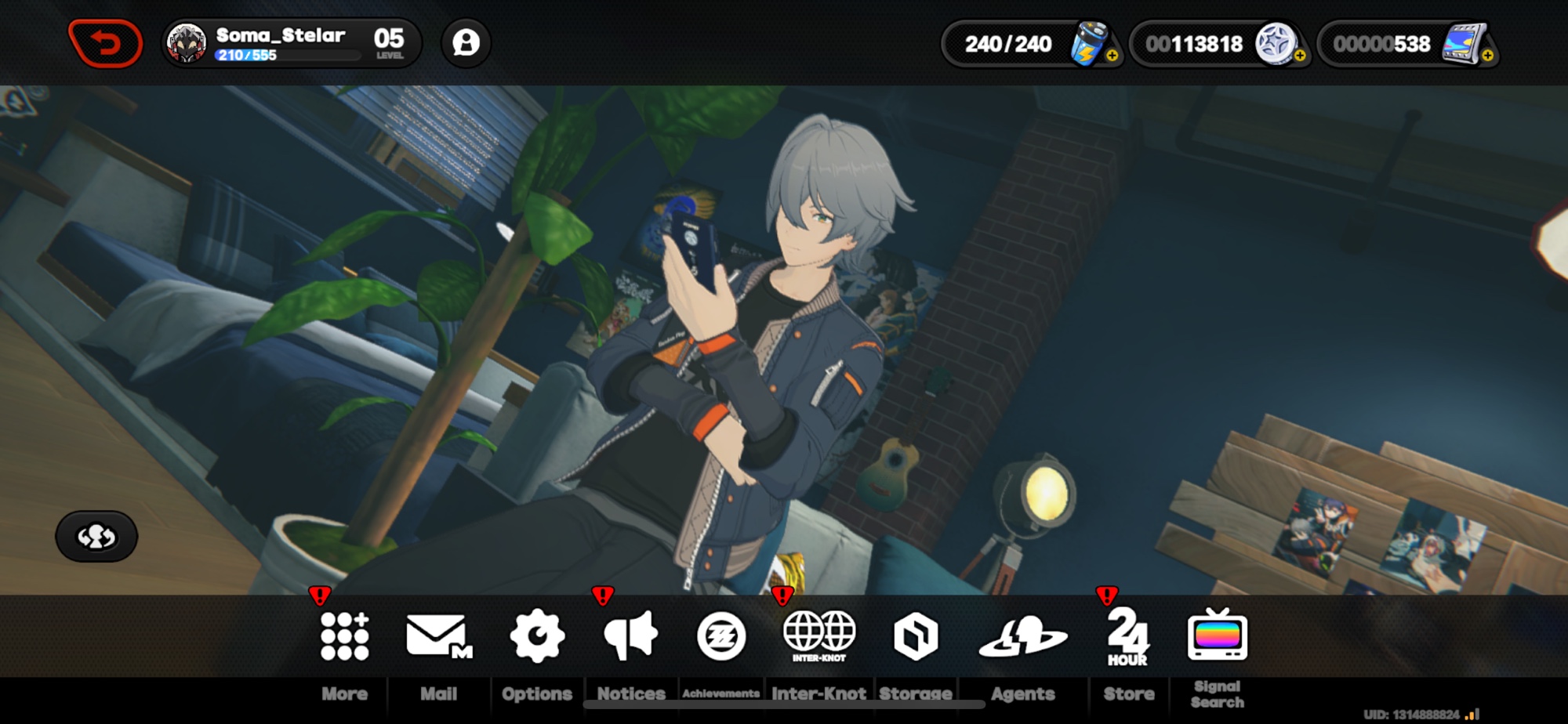The height and width of the screenshot is (724, 1568).
Task: Show the Agents menu
Action: [x=1023, y=635]
